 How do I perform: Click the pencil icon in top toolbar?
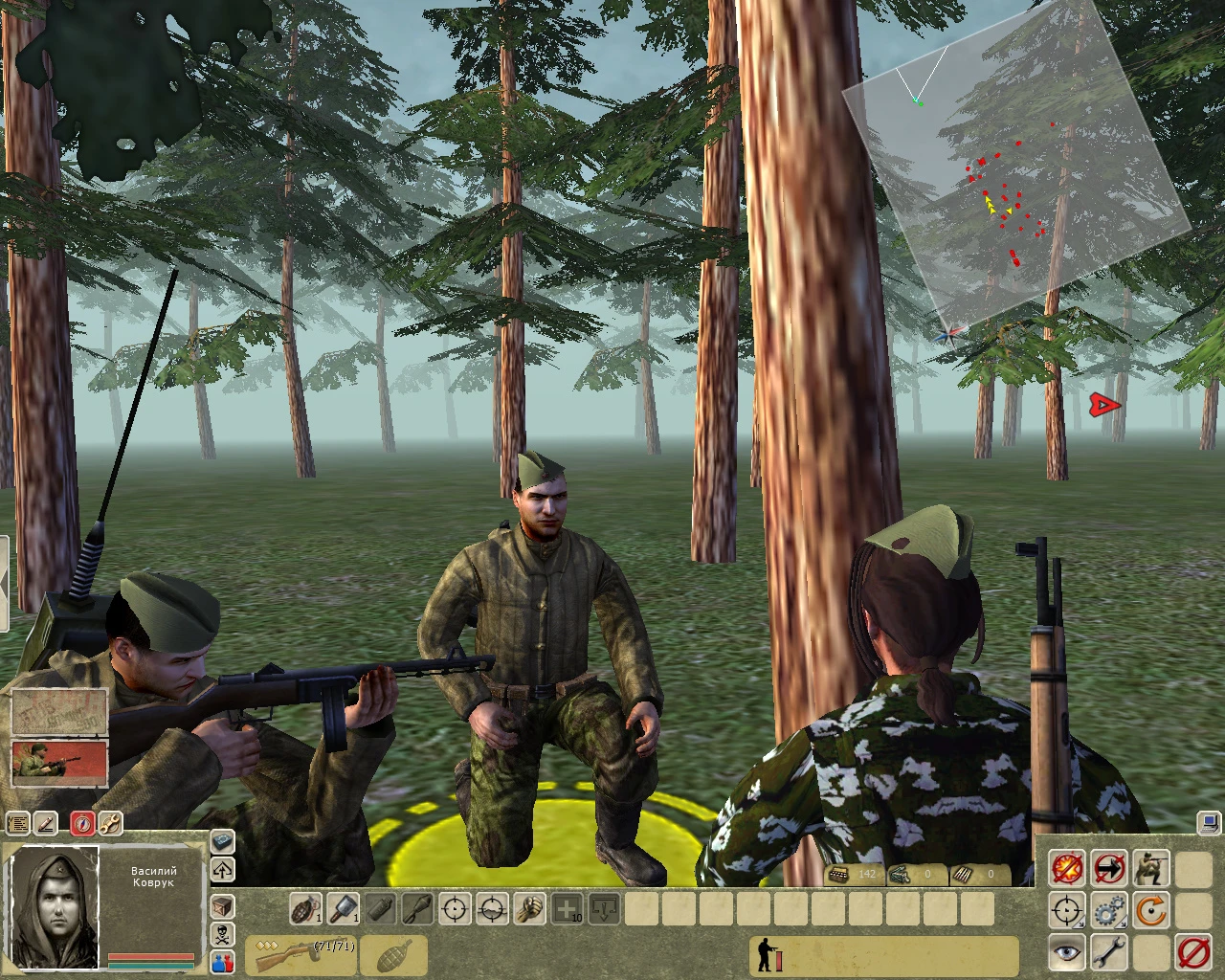tap(45, 822)
